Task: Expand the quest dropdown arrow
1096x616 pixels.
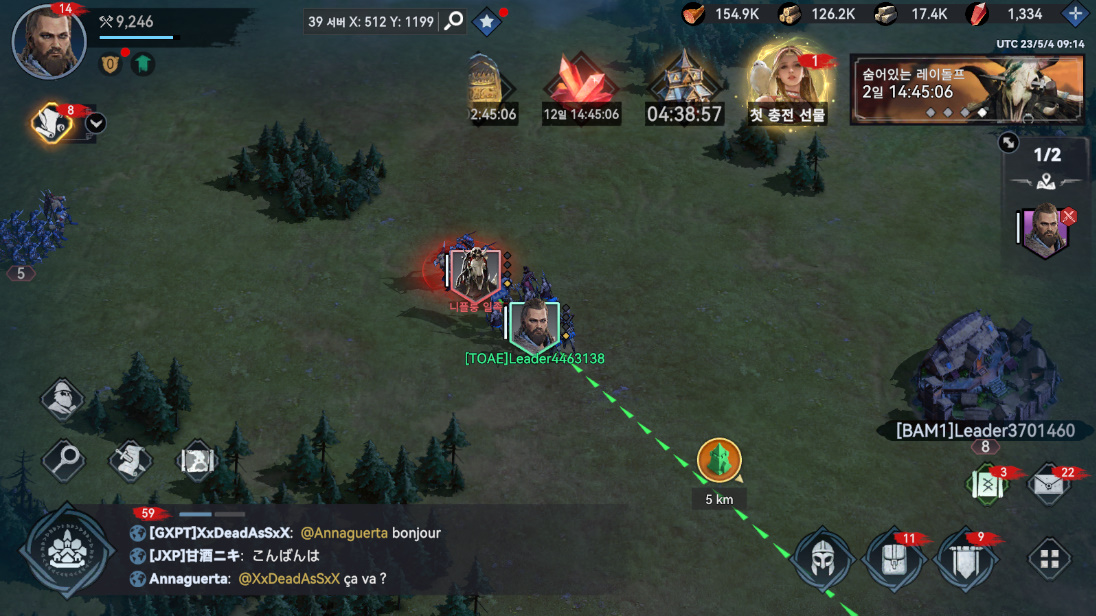Action: pyautogui.click(x=96, y=123)
